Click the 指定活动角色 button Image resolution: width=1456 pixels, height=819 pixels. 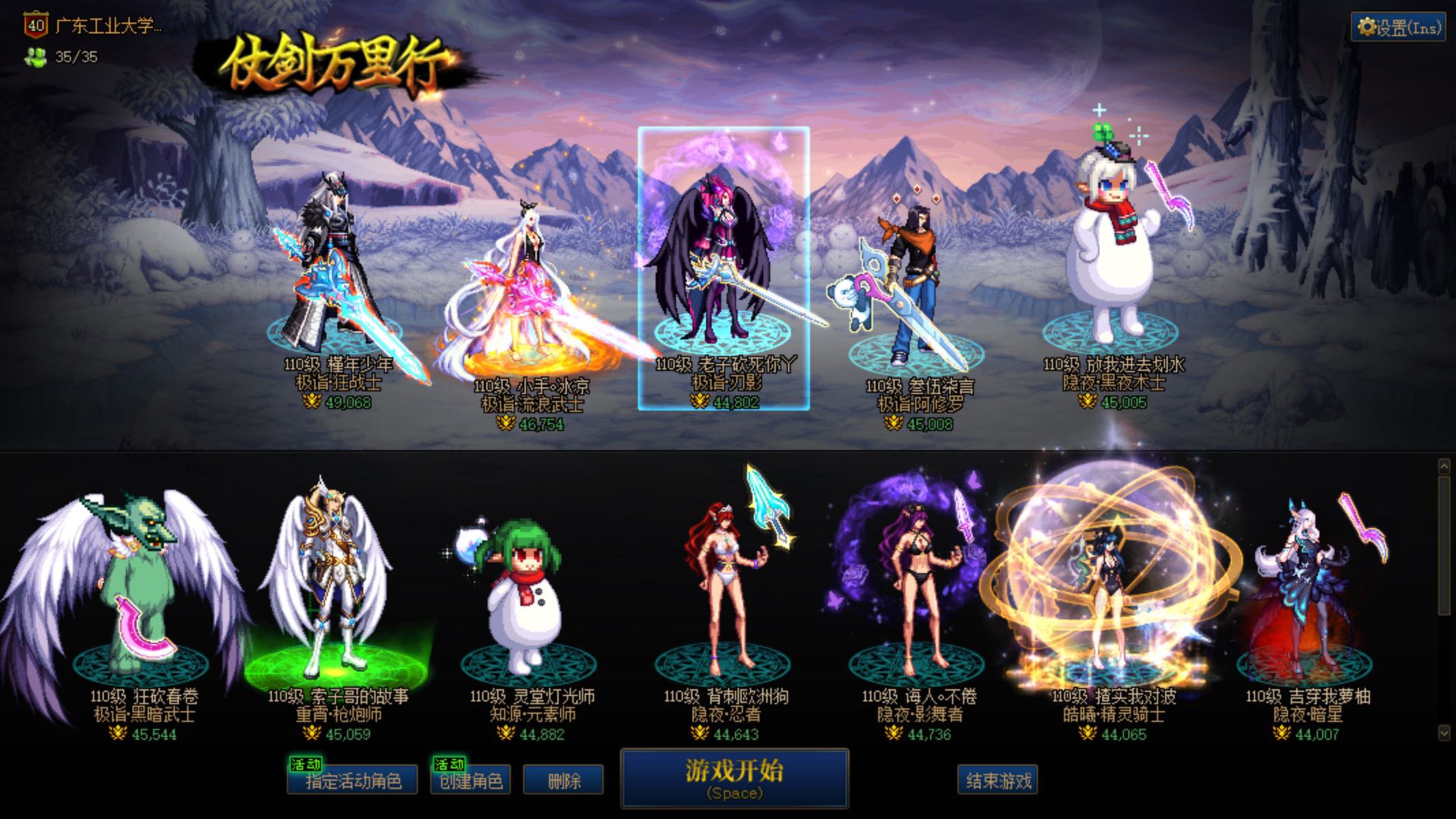352,781
